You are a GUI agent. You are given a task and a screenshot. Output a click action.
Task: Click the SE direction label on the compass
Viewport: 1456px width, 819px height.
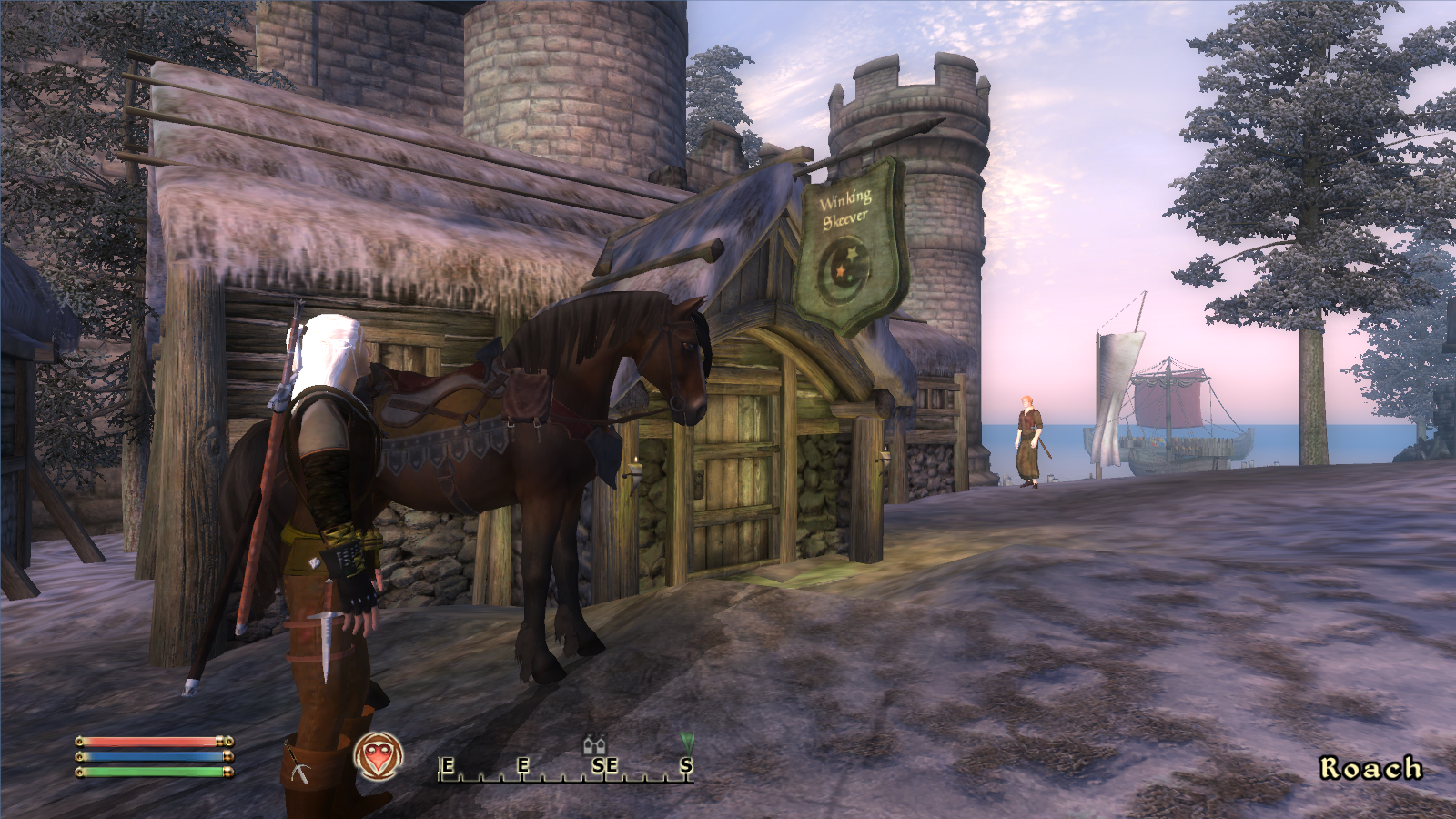[606, 763]
